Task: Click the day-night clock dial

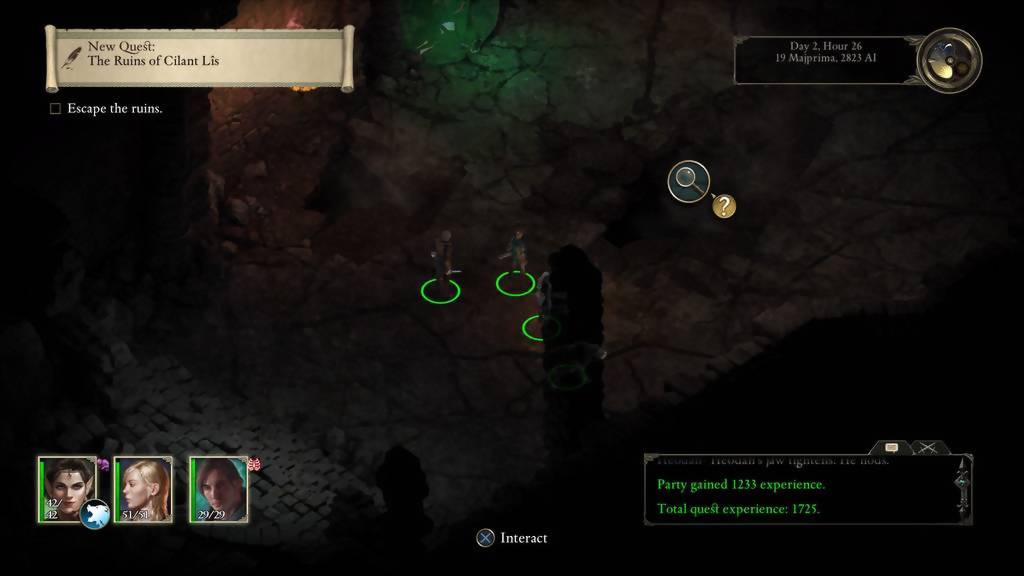Action: point(948,60)
